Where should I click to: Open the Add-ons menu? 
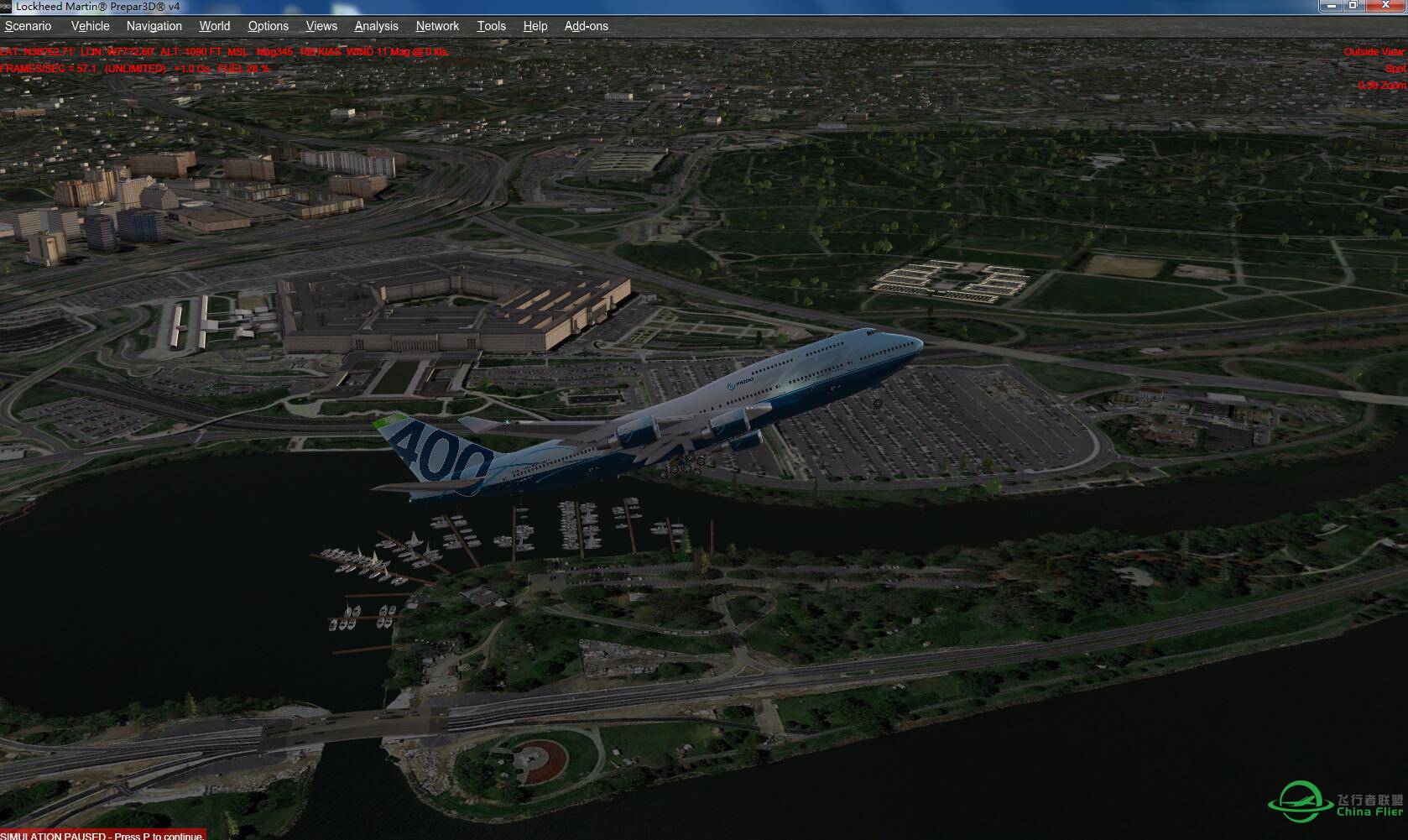point(585,26)
